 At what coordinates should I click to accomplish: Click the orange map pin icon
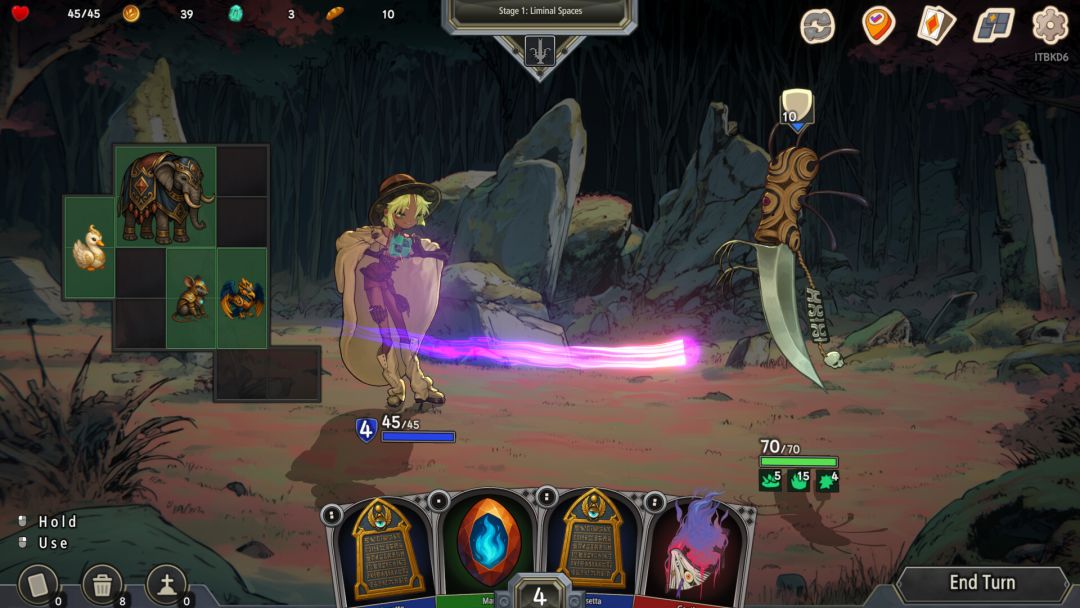click(878, 25)
